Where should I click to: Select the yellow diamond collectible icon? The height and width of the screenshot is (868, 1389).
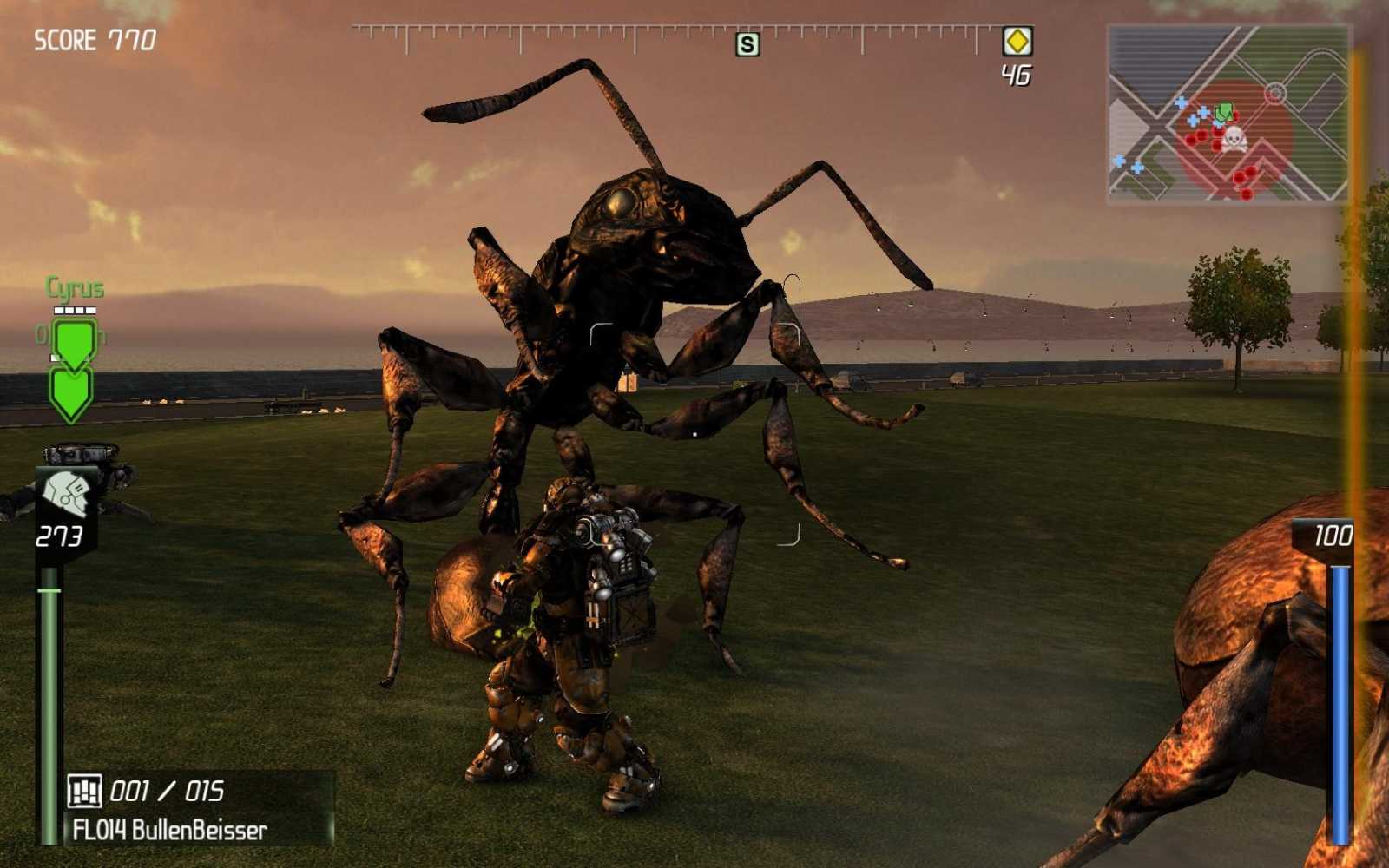pyautogui.click(x=1017, y=39)
